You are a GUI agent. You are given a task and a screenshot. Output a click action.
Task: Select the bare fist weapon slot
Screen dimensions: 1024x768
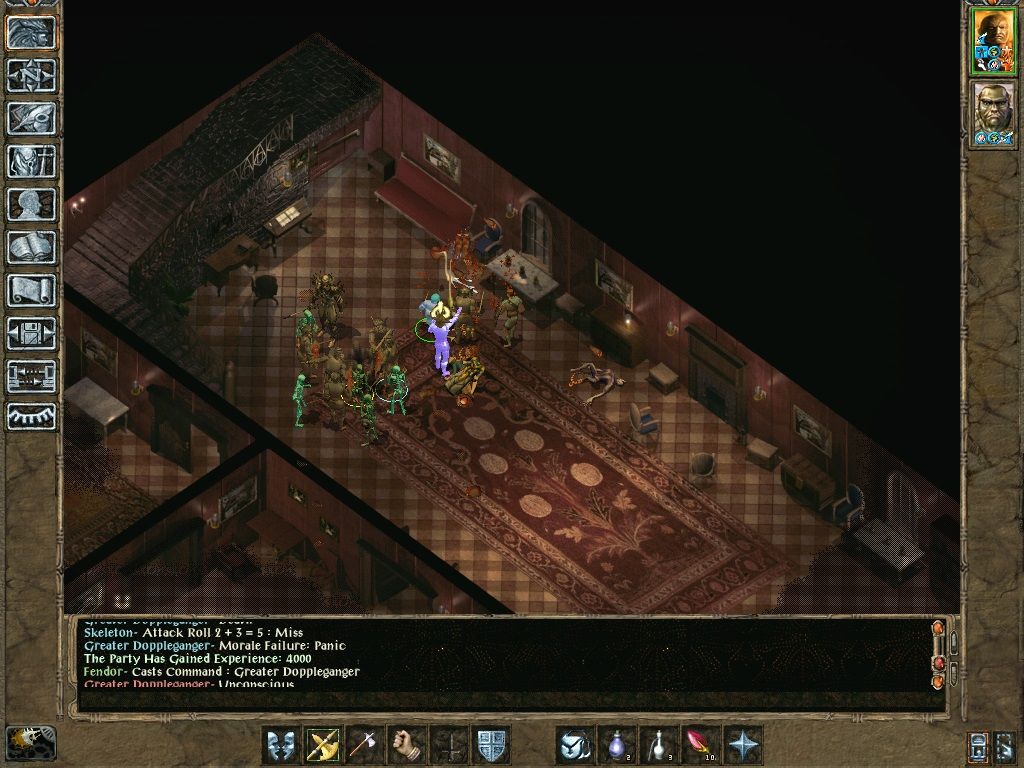click(x=407, y=745)
